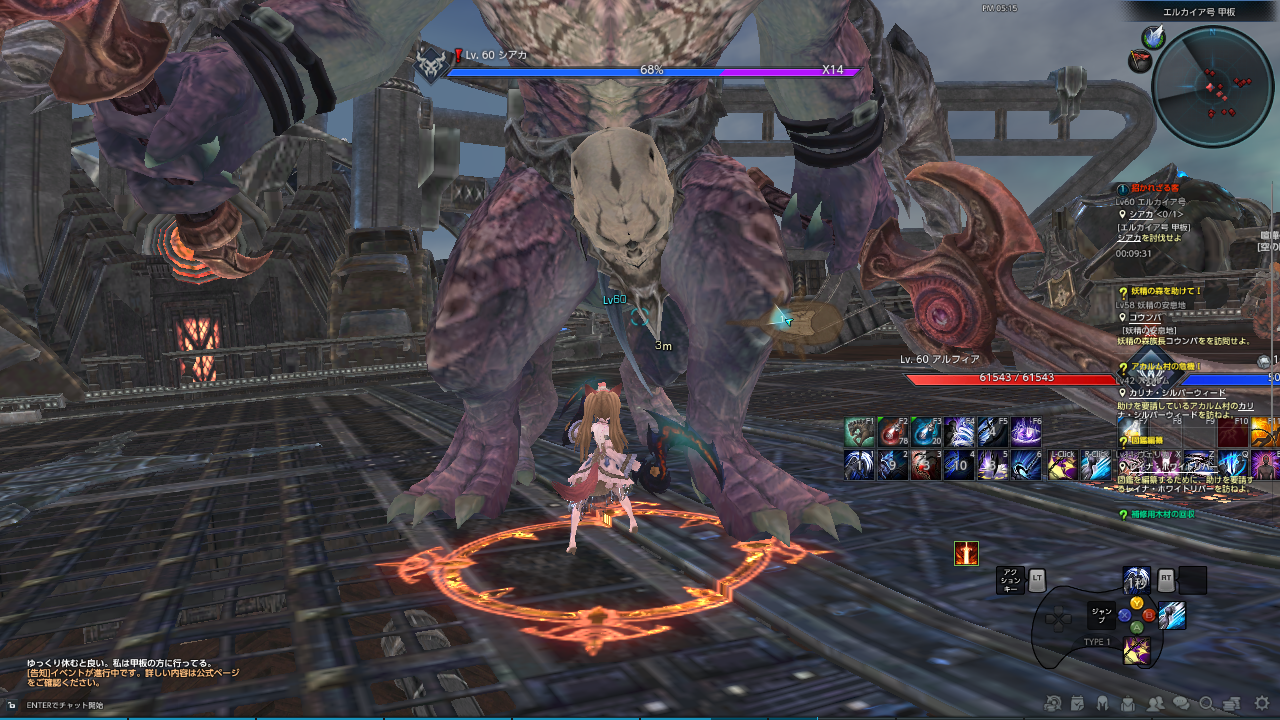Open the character profile icon in bottom toolbar
The image size is (1280, 720).
(1102, 702)
